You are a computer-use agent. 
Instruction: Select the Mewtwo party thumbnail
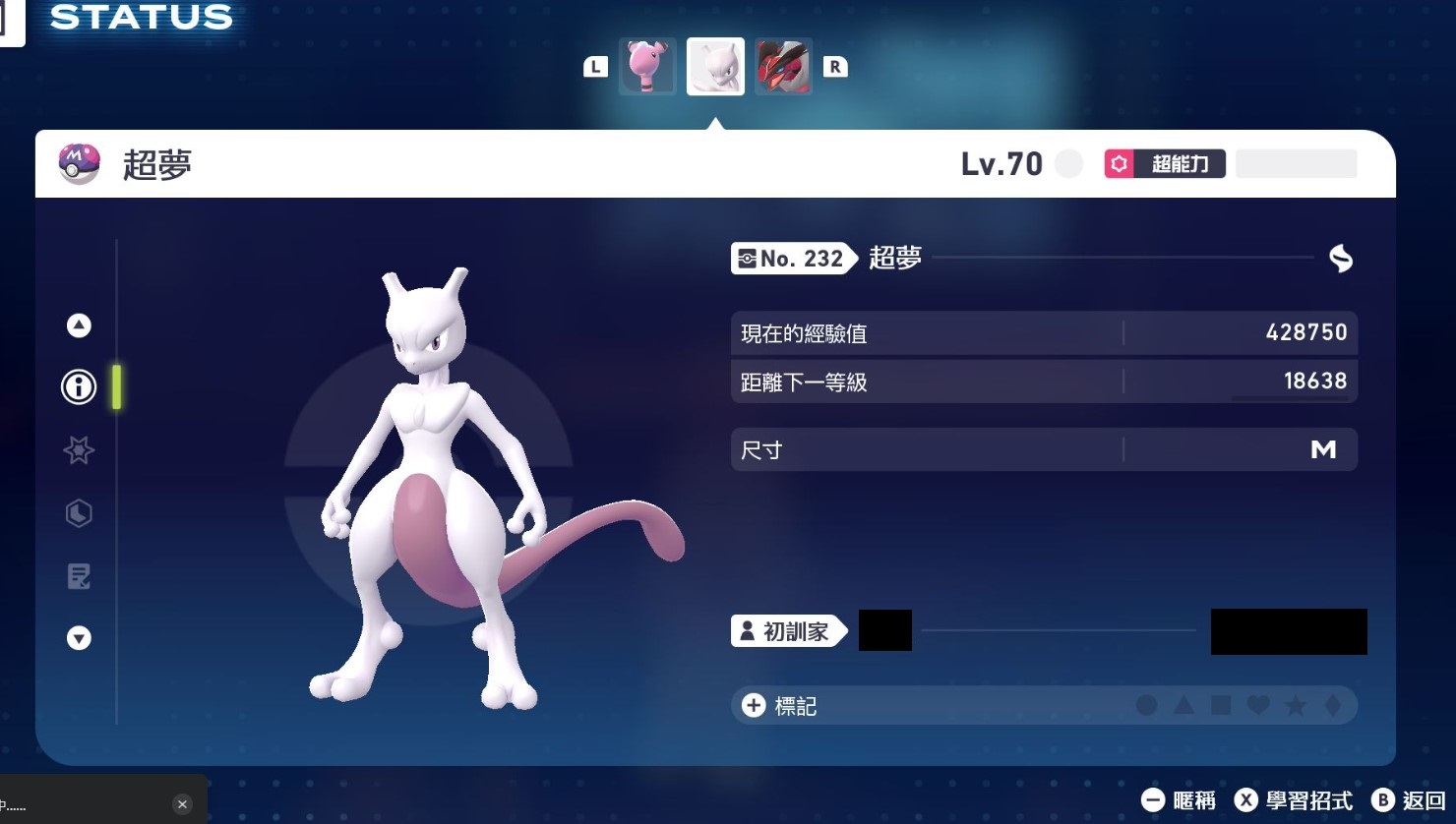[x=715, y=66]
